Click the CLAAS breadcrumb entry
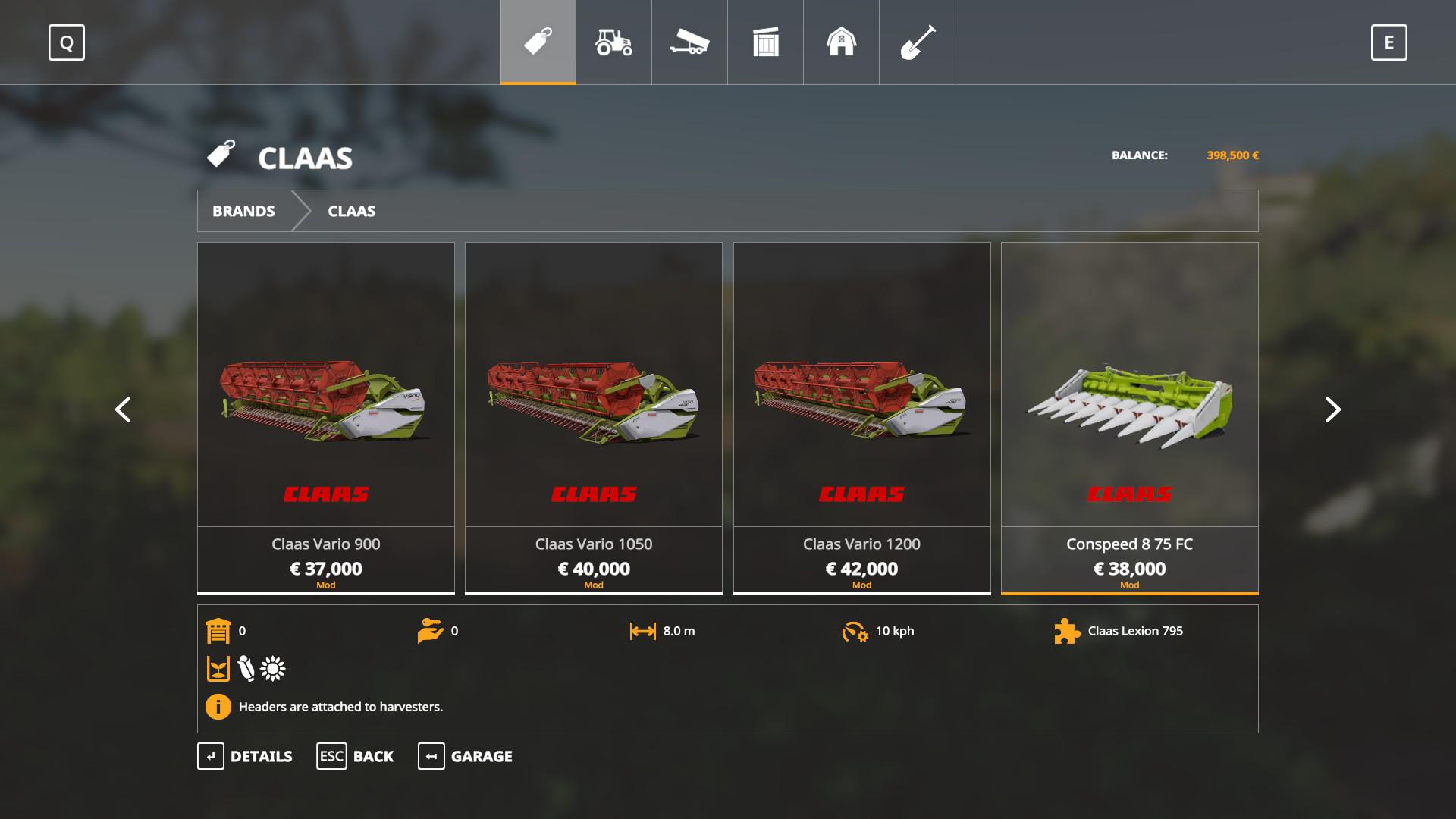The image size is (1456, 819). 351,211
